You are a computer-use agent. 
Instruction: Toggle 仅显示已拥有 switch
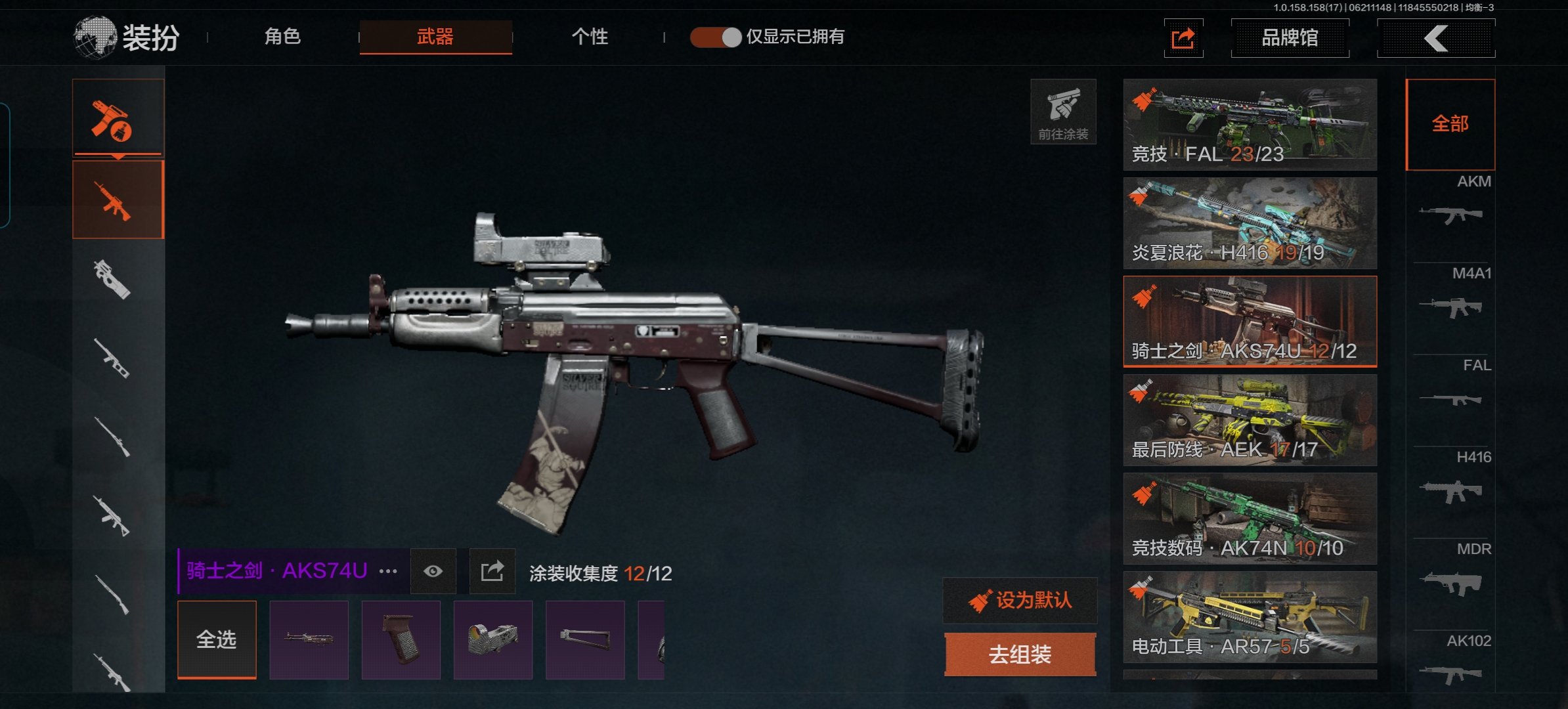716,37
